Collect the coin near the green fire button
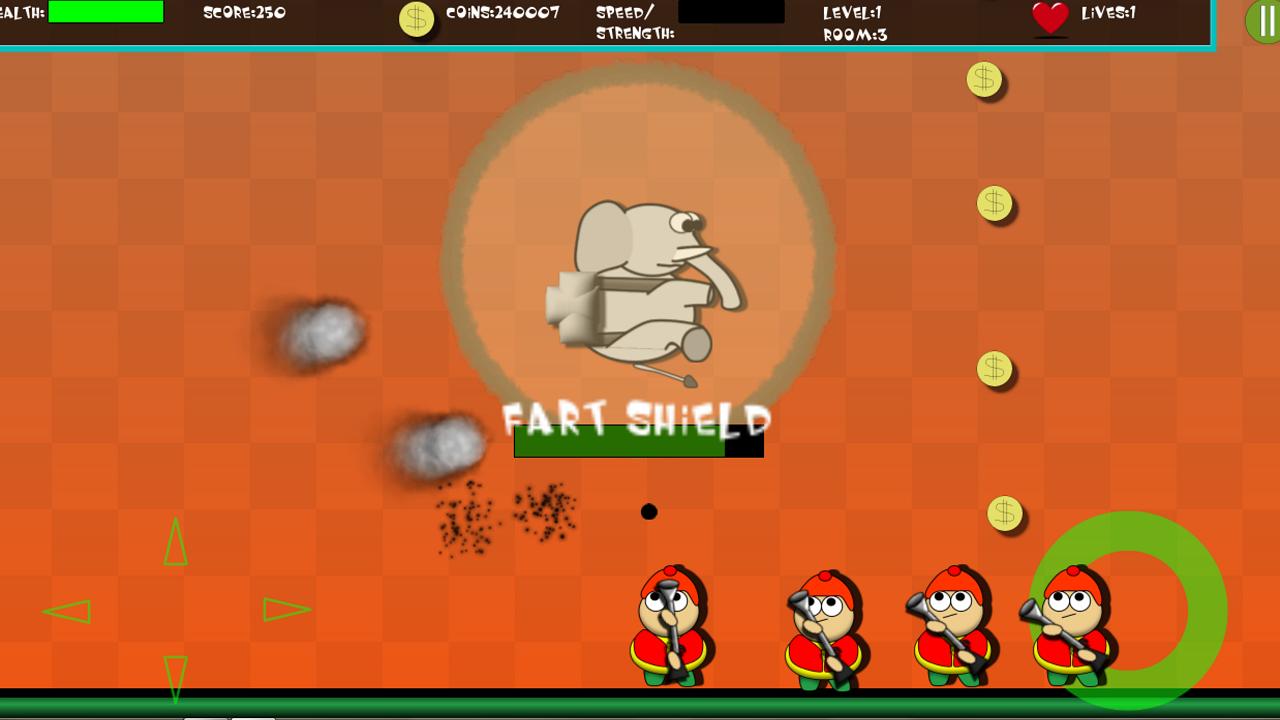The width and height of the screenshot is (1280, 720). tap(1003, 513)
